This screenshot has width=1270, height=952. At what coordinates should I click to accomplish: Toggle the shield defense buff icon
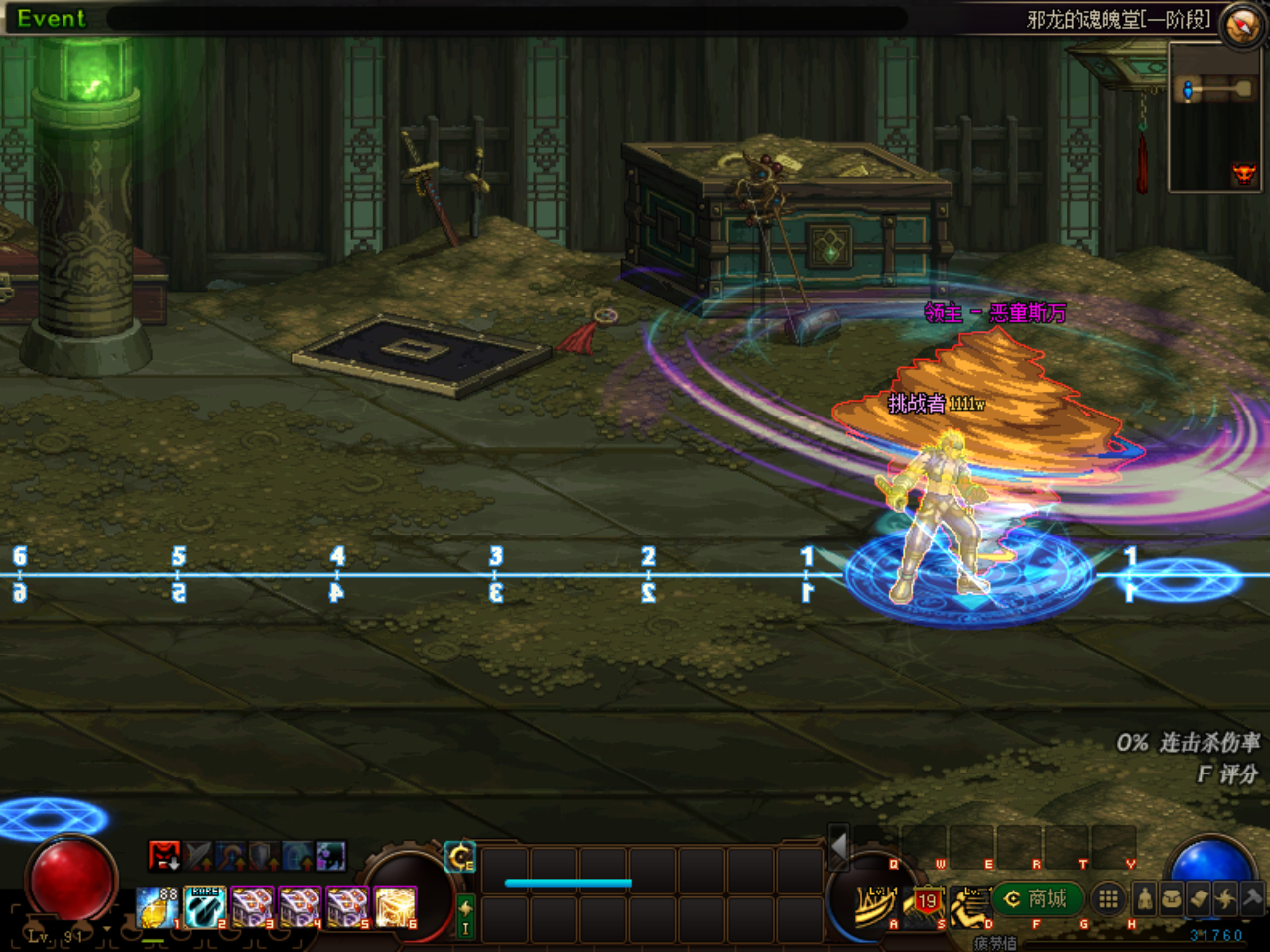[x=262, y=853]
